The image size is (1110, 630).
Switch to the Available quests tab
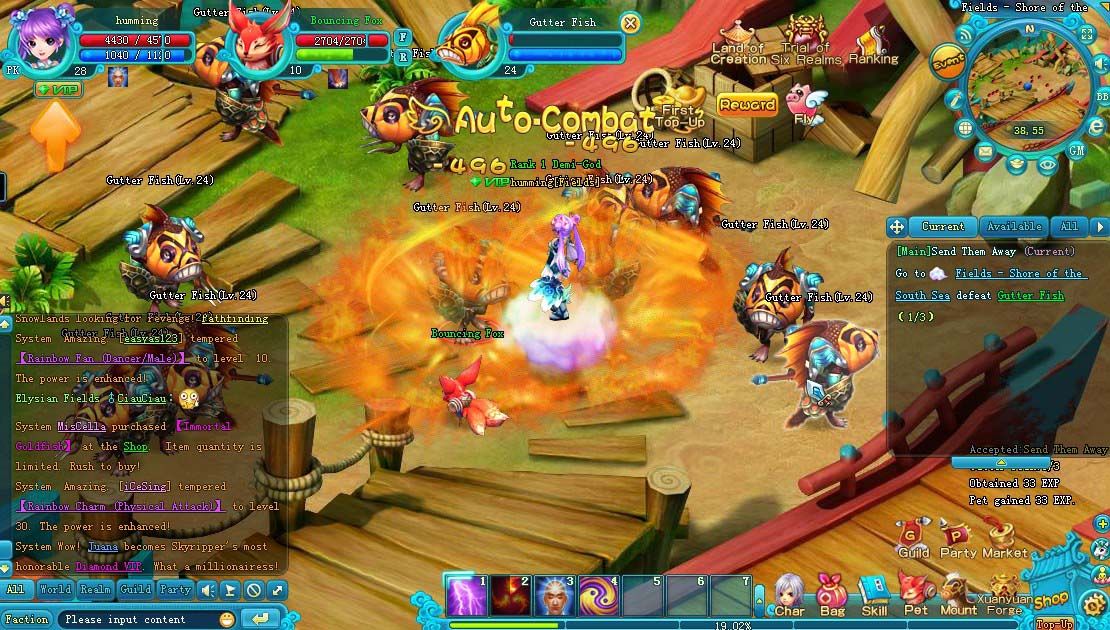pyautogui.click(x=1012, y=227)
